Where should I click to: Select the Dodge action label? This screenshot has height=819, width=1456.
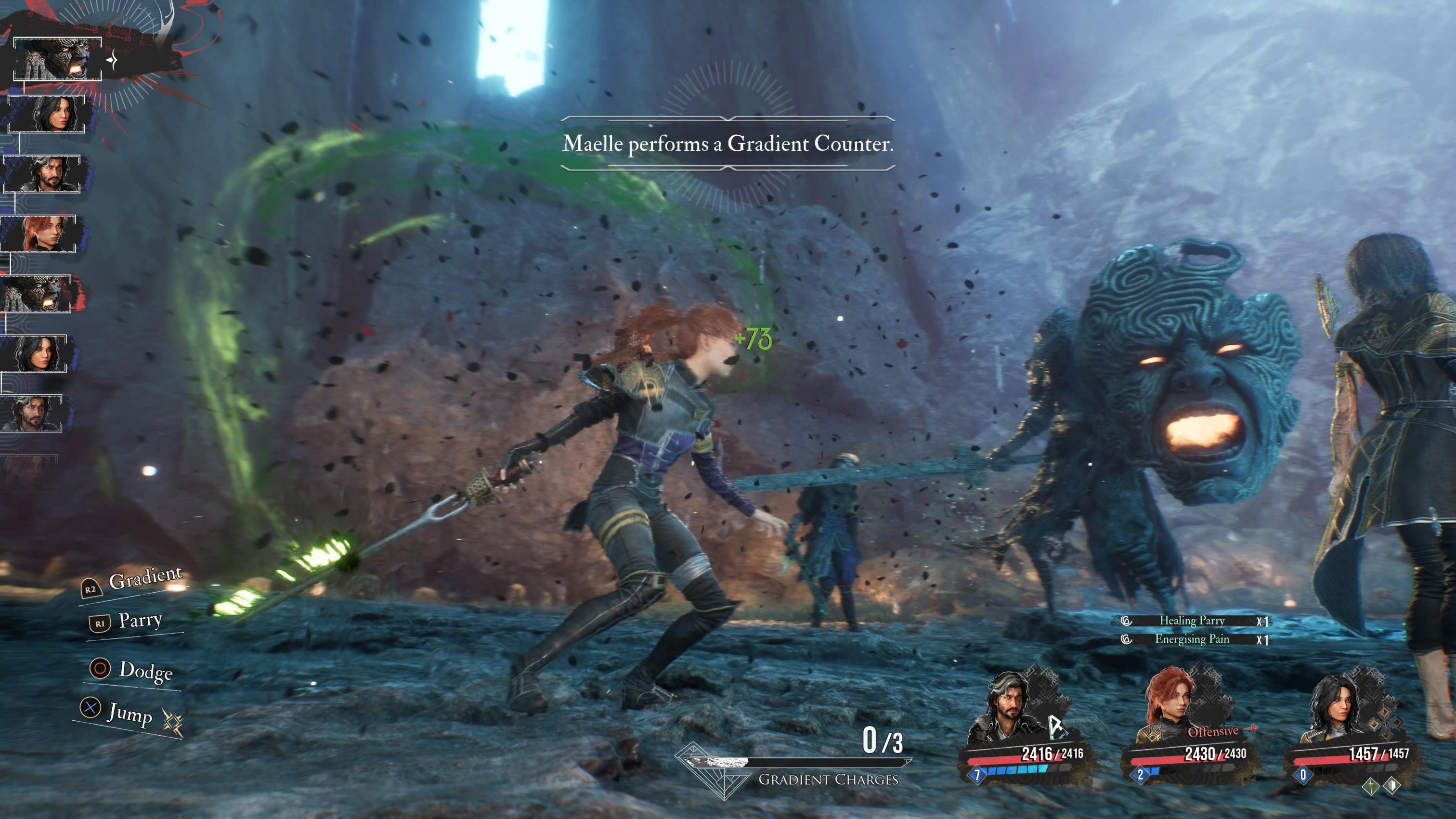click(145, 671)
